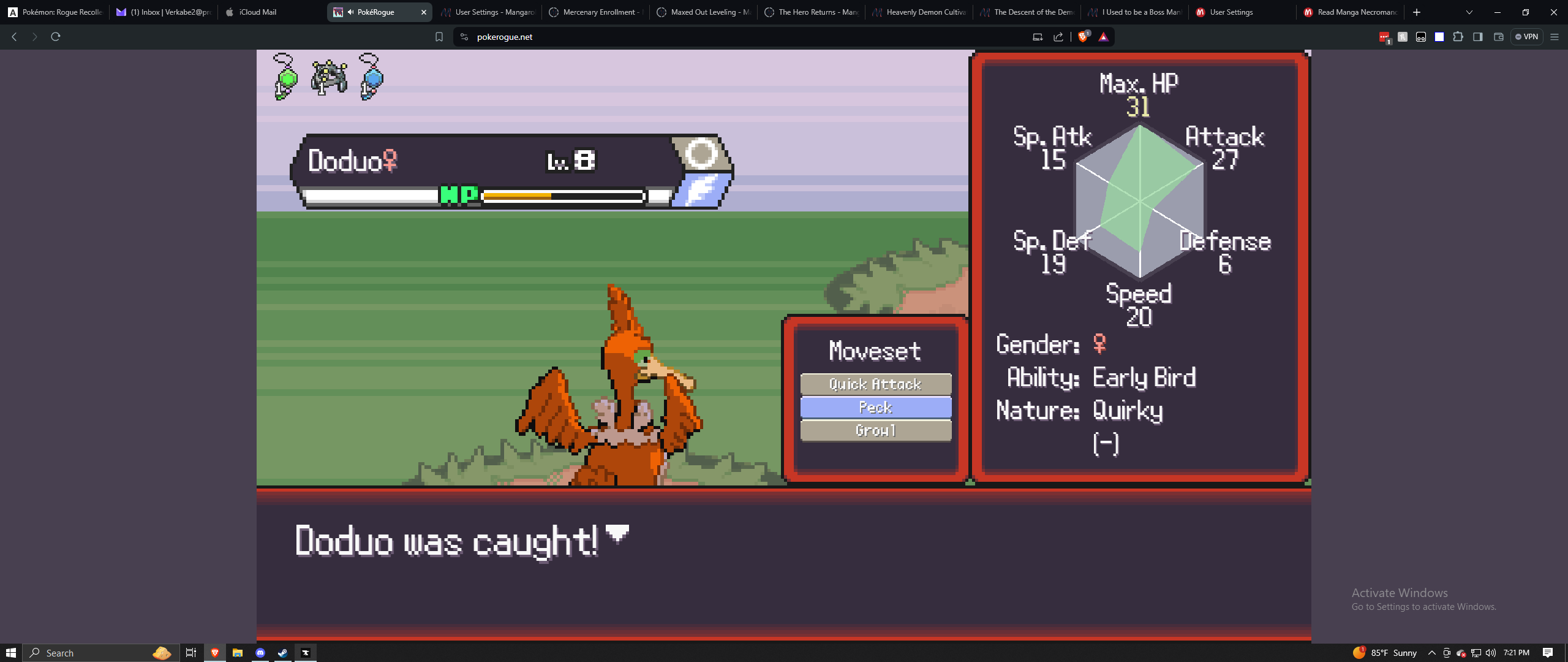Expand the tab search chevron

1469,12
